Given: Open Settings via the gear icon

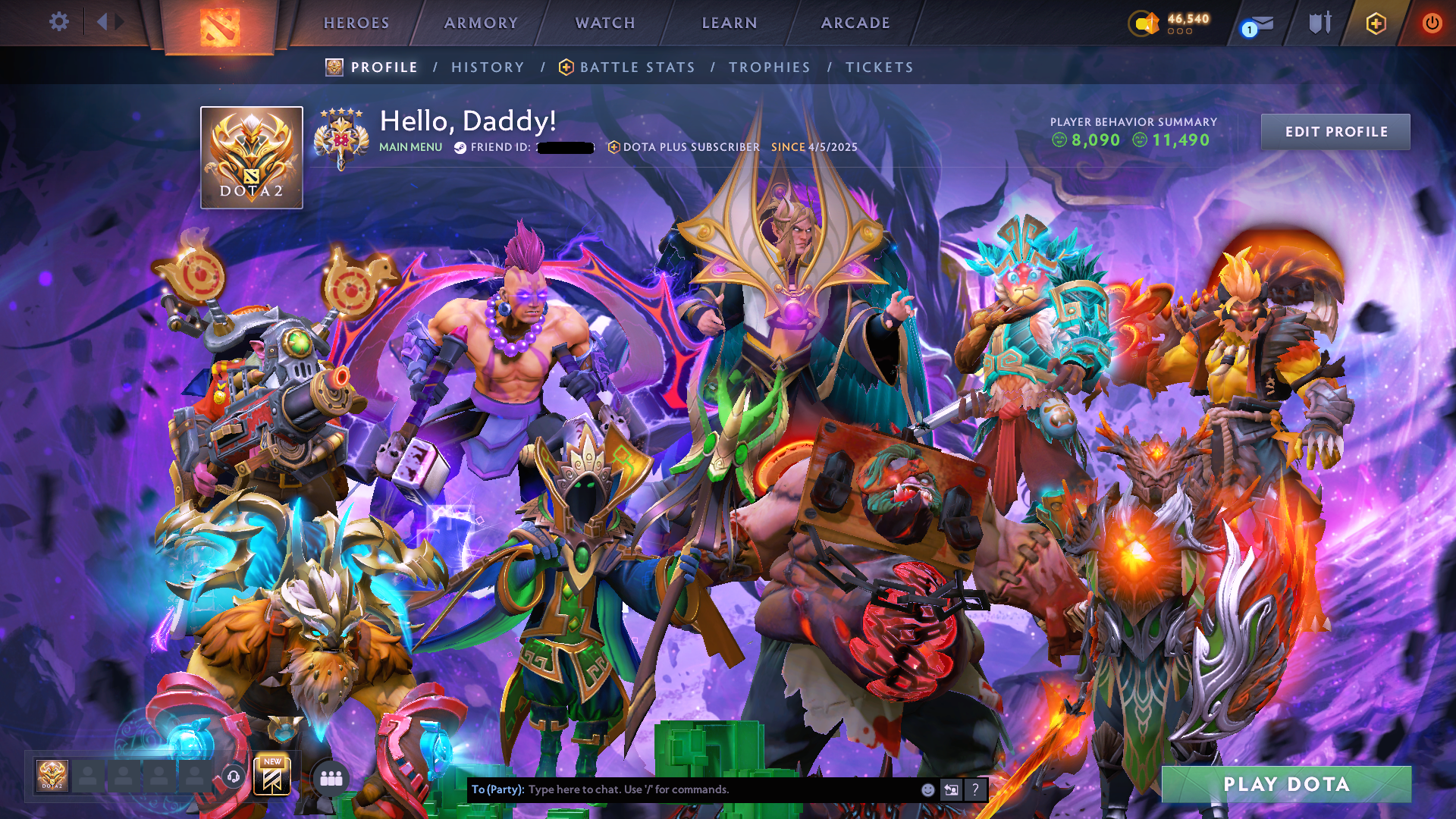Looking at the screenshot, I should (59, 22).
